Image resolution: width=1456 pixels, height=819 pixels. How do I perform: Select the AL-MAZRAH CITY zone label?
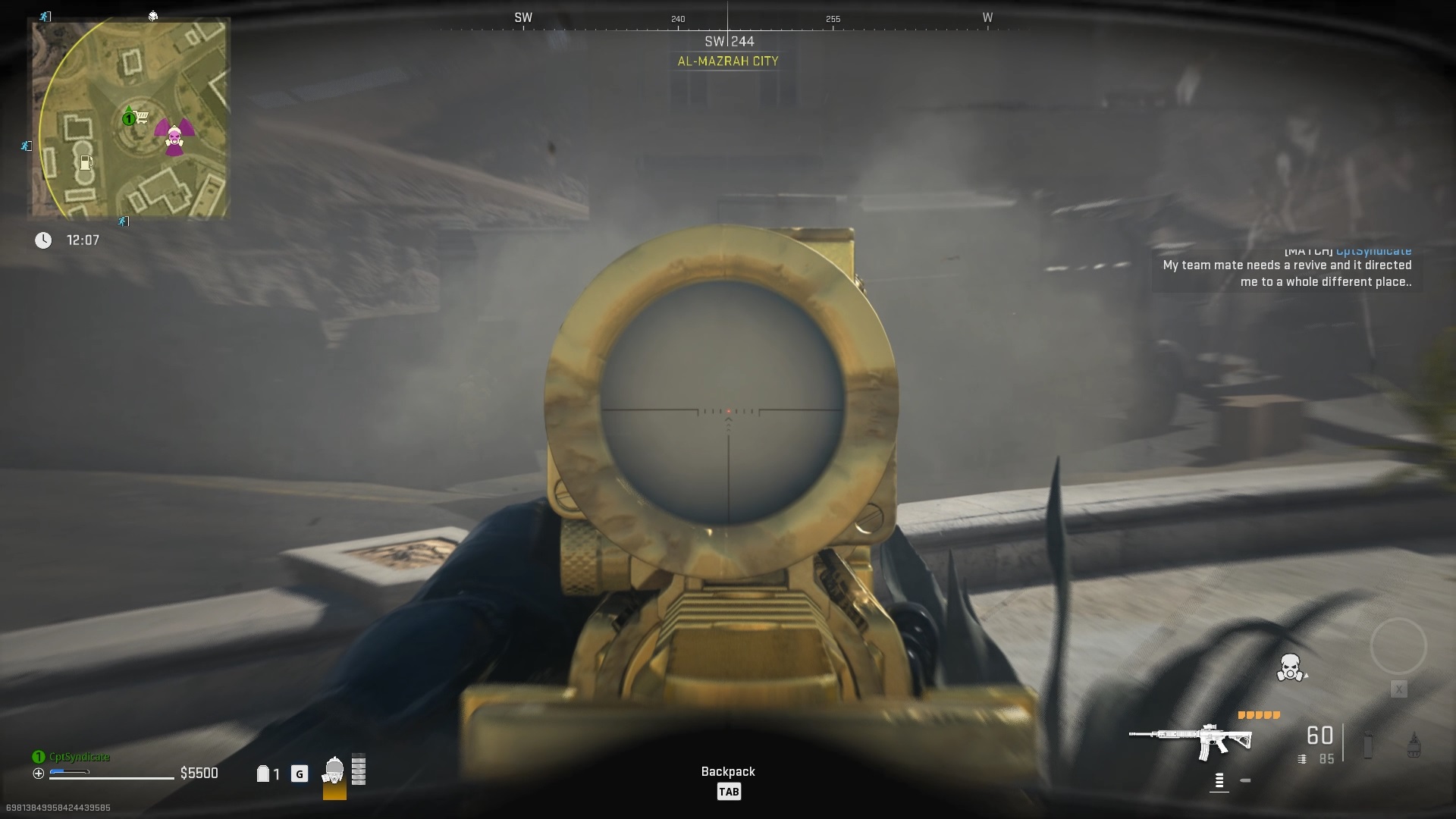[729, 61]
